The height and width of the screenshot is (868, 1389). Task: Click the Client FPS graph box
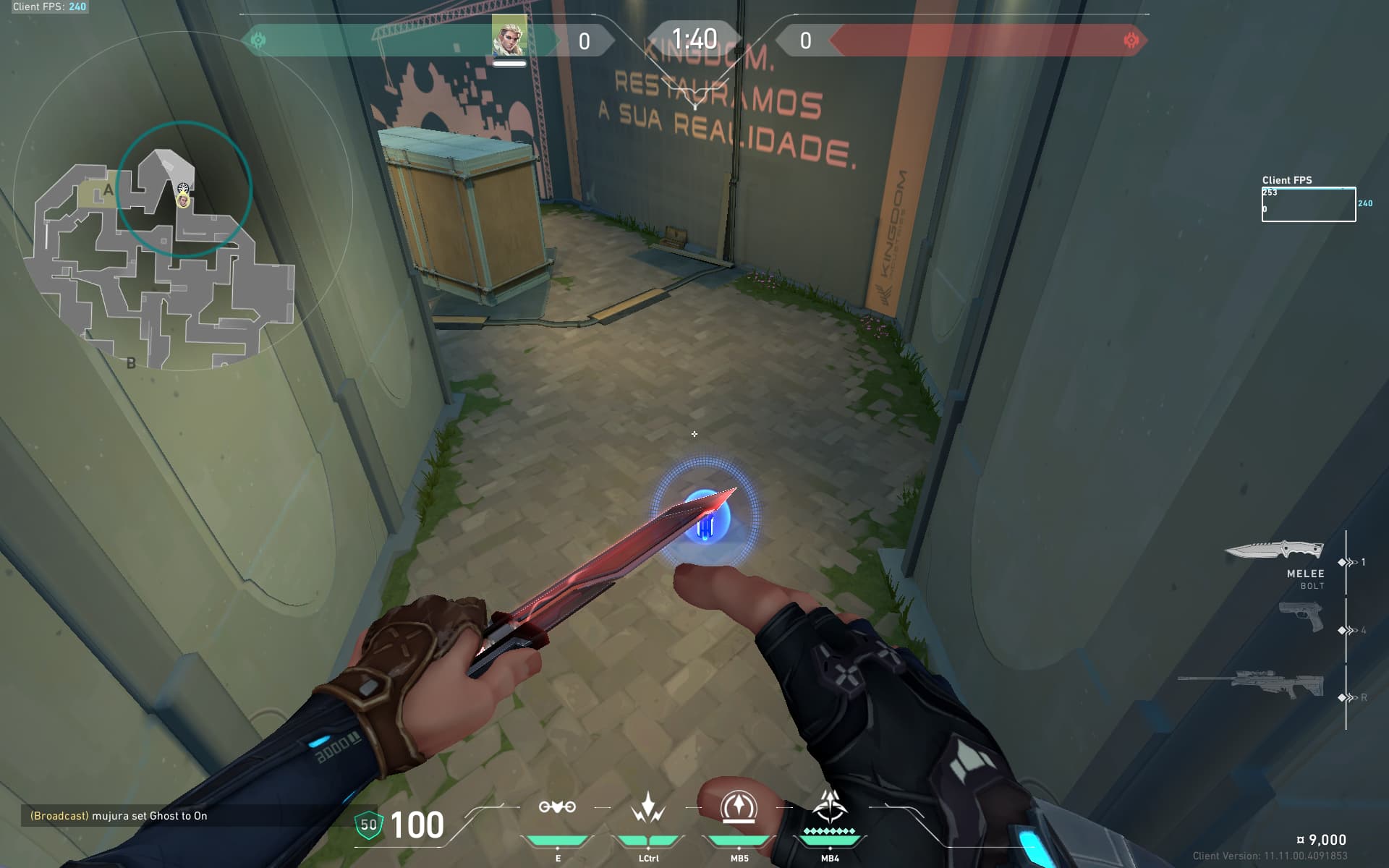coord(1308,205)
